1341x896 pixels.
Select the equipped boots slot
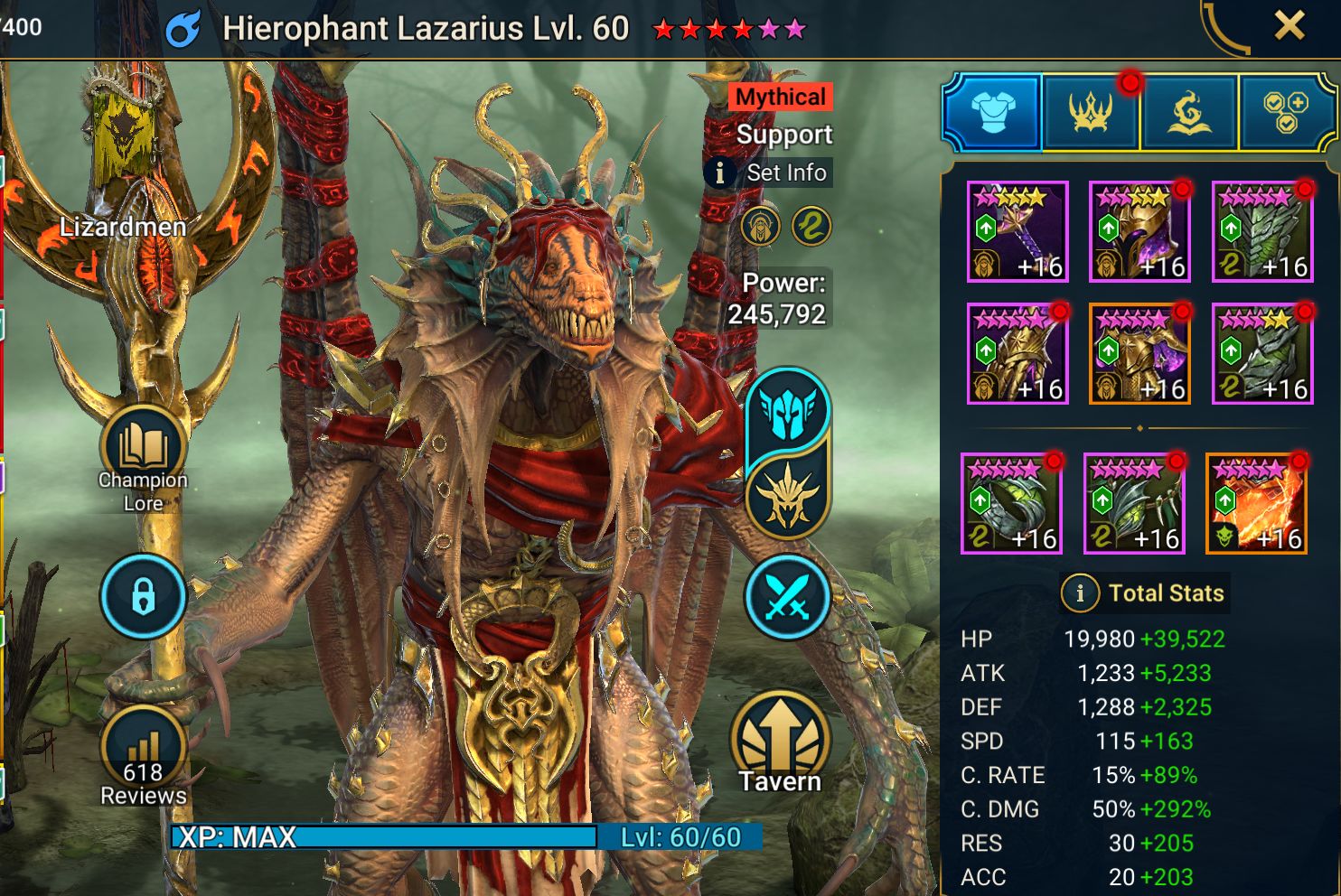coord(1261,354)
